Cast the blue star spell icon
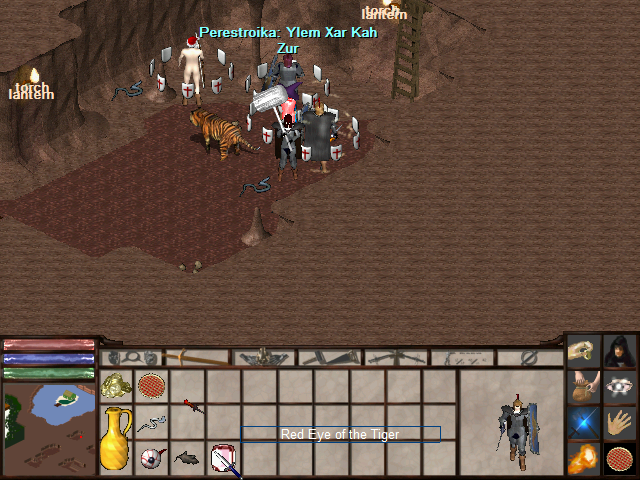This screenshot has height=480, width=640. tap(584, 423)
